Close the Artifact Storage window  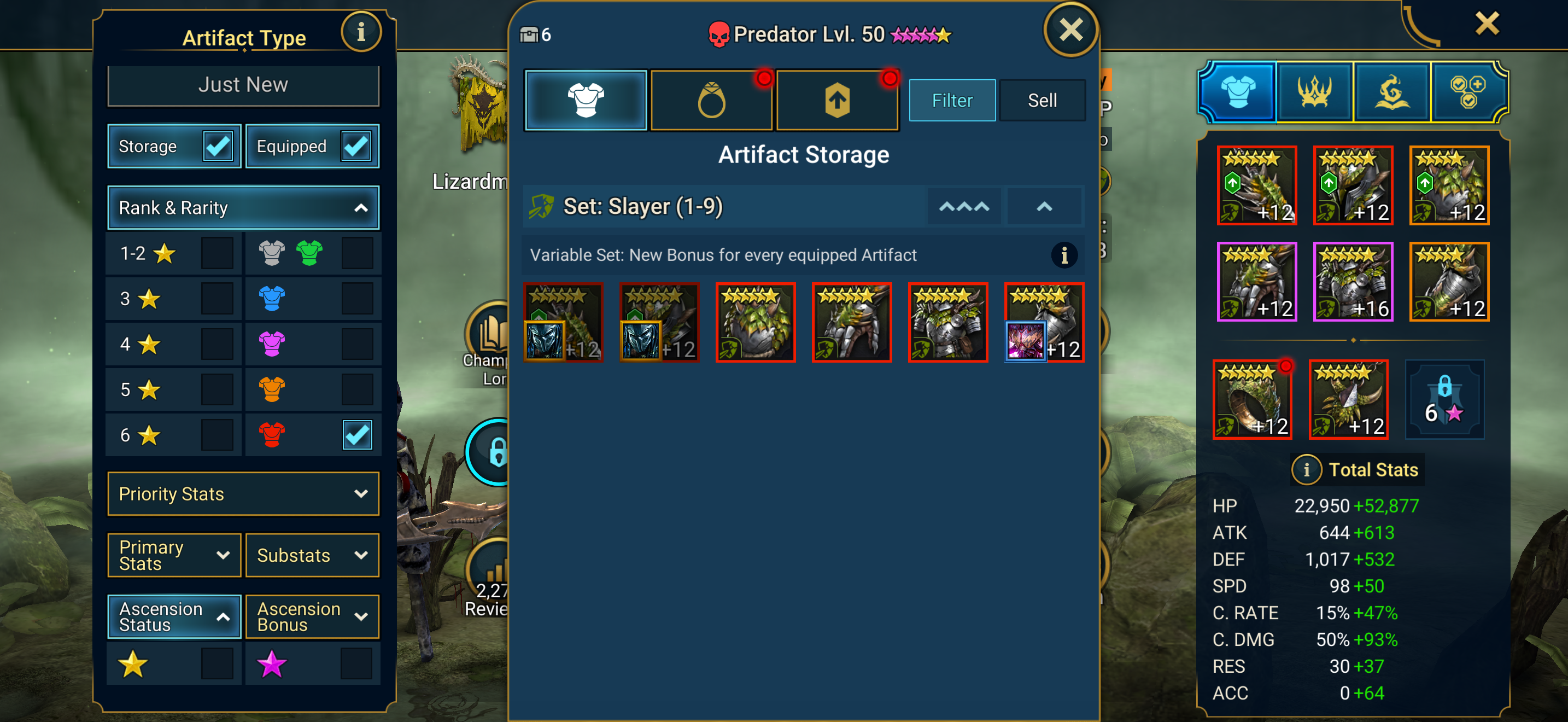(1070, 30)
